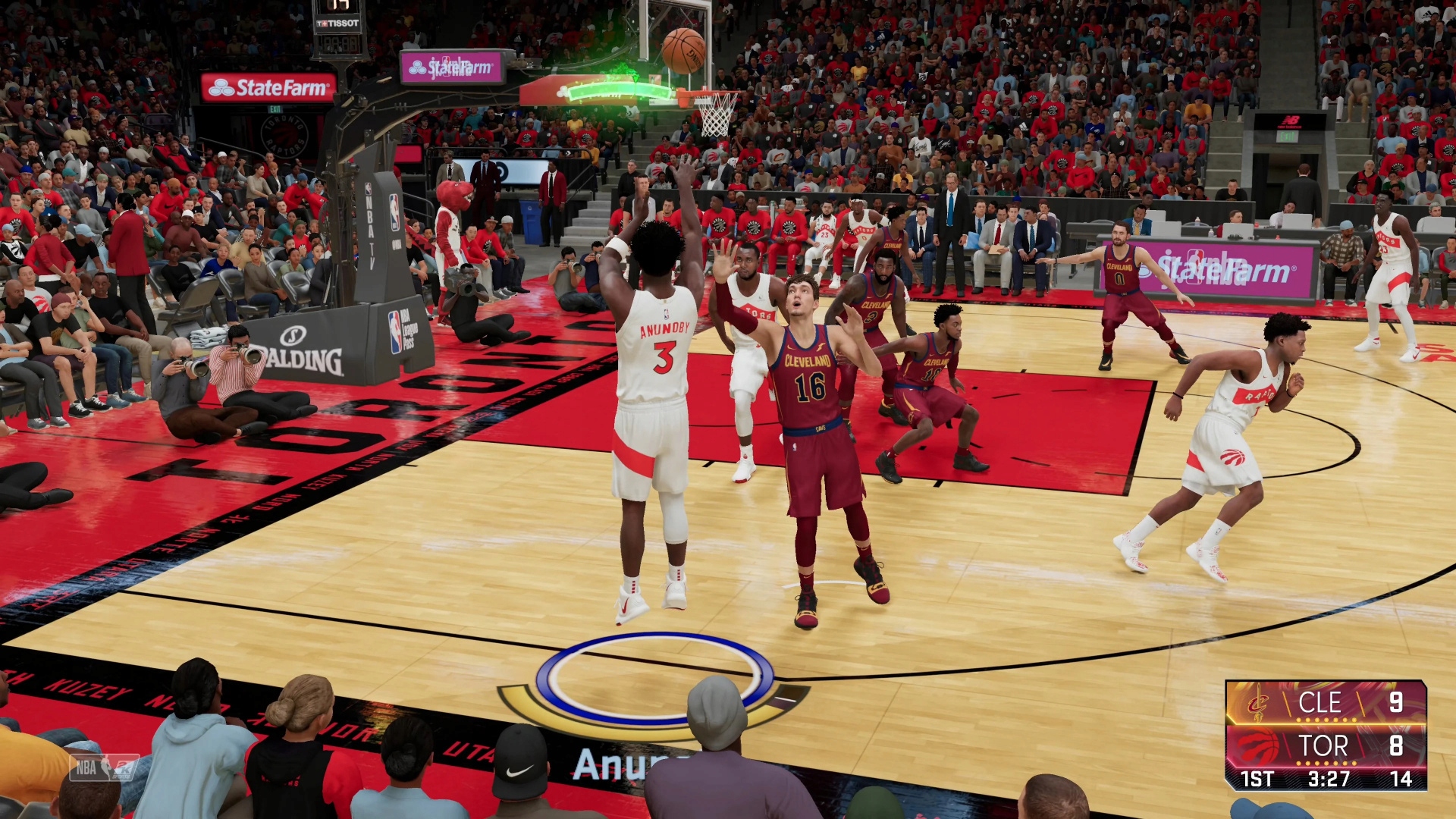Viewport: 1456px width, 819px height.
Task: Expand the CLE score row showing 9
Action: [x=1398, y=702]
